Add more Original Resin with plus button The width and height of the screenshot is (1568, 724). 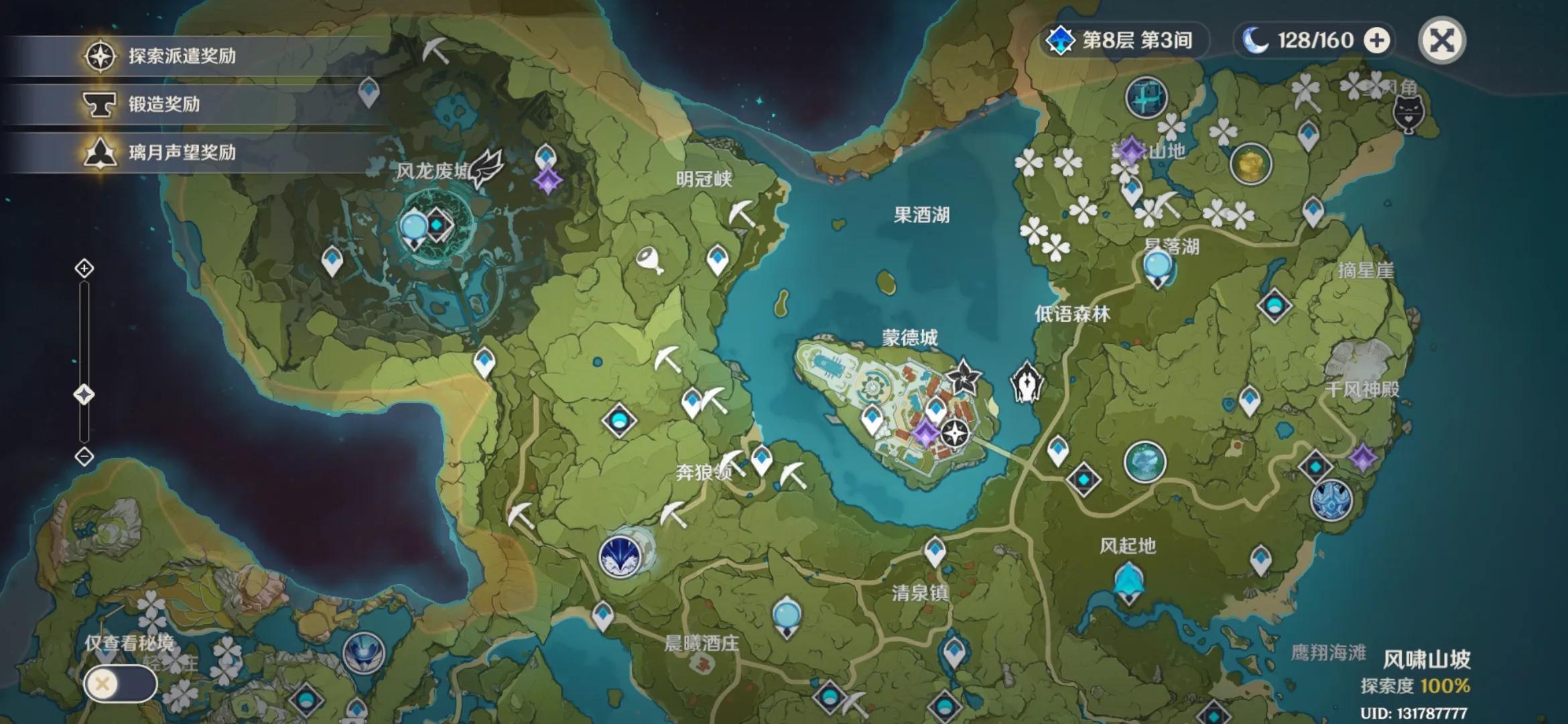(x=1377, y=40)
